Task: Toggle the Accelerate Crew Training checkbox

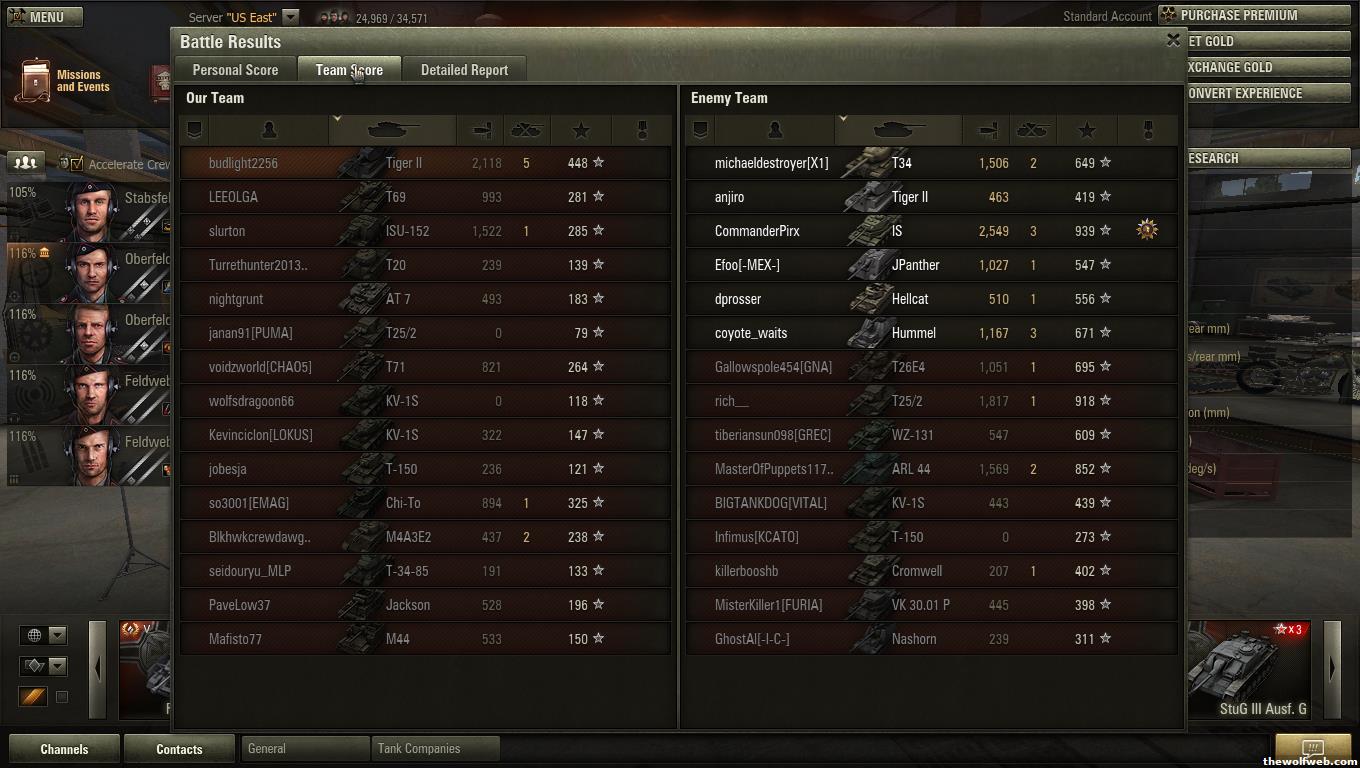Action: [x=77, y=164]
